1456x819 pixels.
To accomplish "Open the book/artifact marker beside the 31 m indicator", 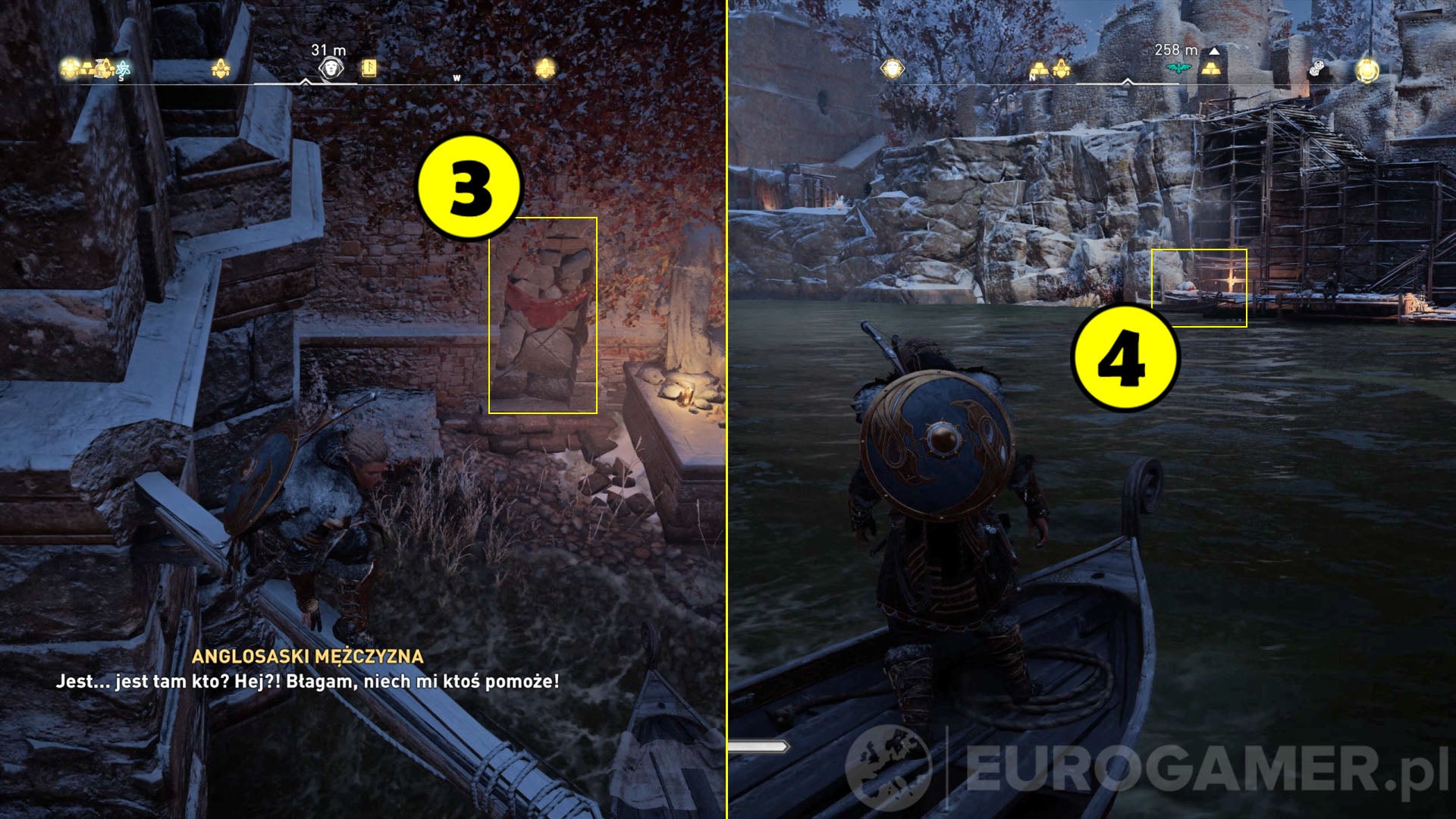I will (x=369, y=69).
